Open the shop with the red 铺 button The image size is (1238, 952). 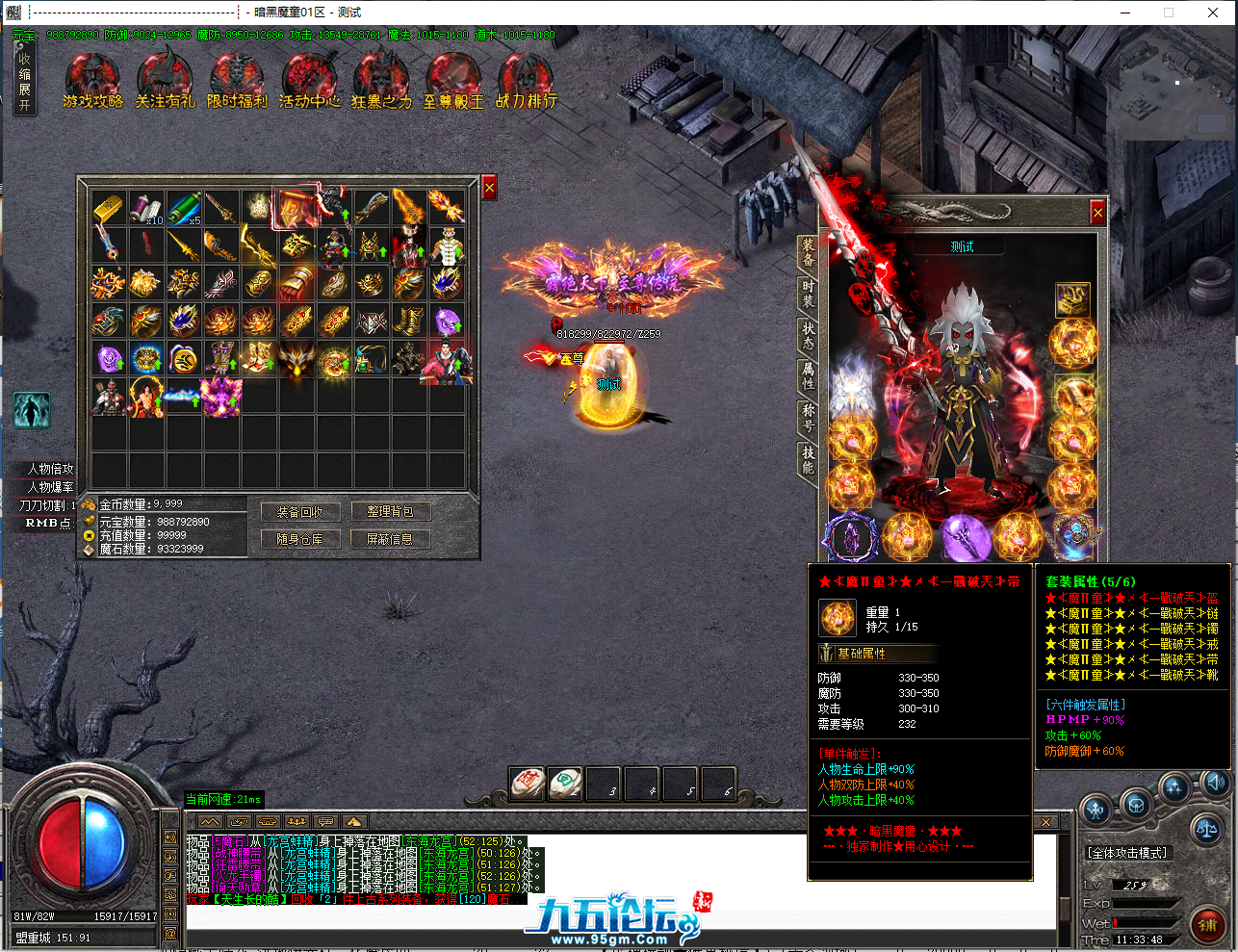pos(1207,924)
